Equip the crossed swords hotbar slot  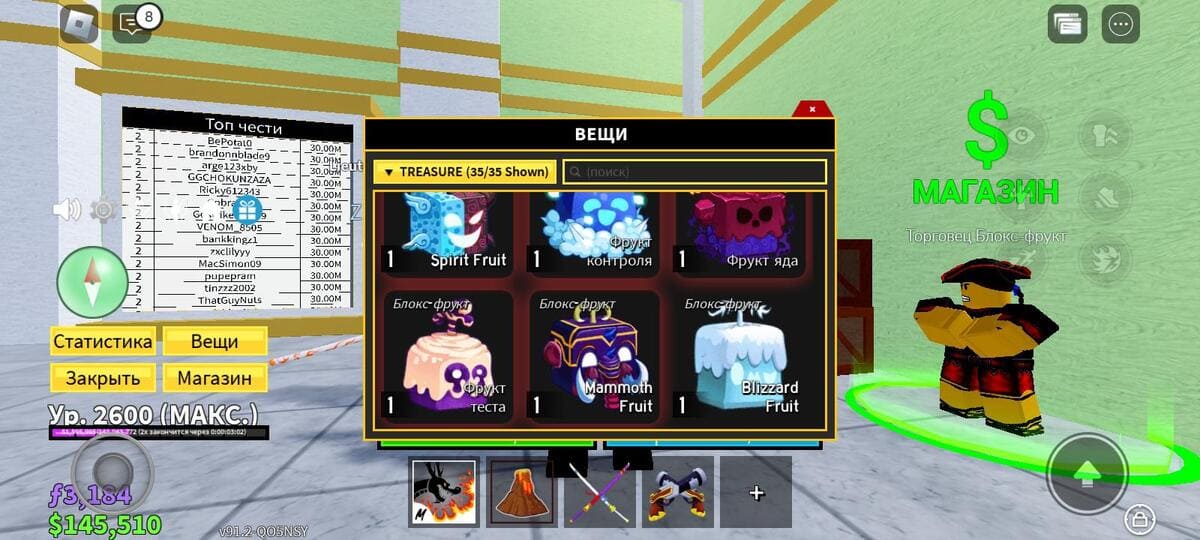(677, 492)
